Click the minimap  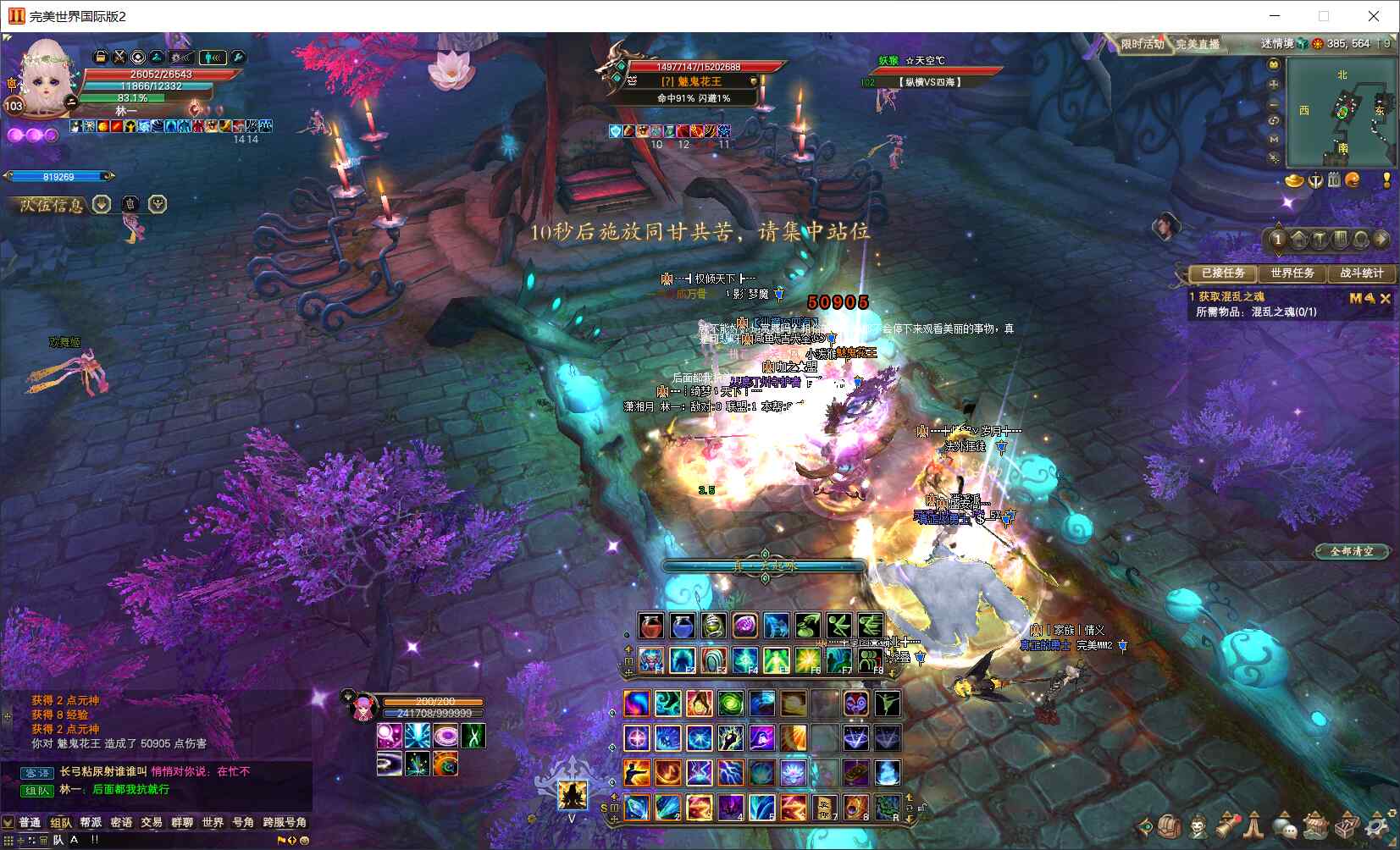point(1341,113)
